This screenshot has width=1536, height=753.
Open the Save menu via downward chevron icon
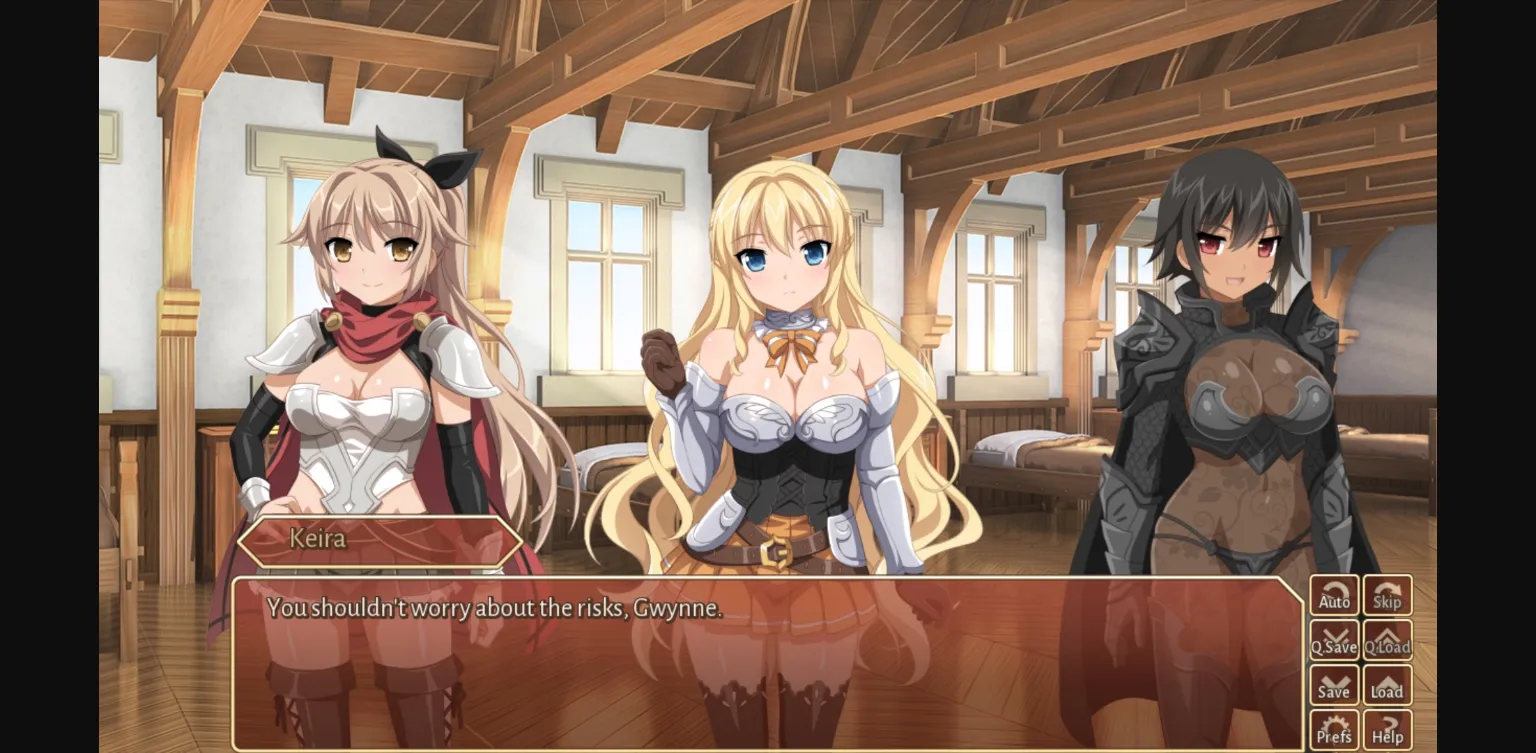tap(1334, 684)
